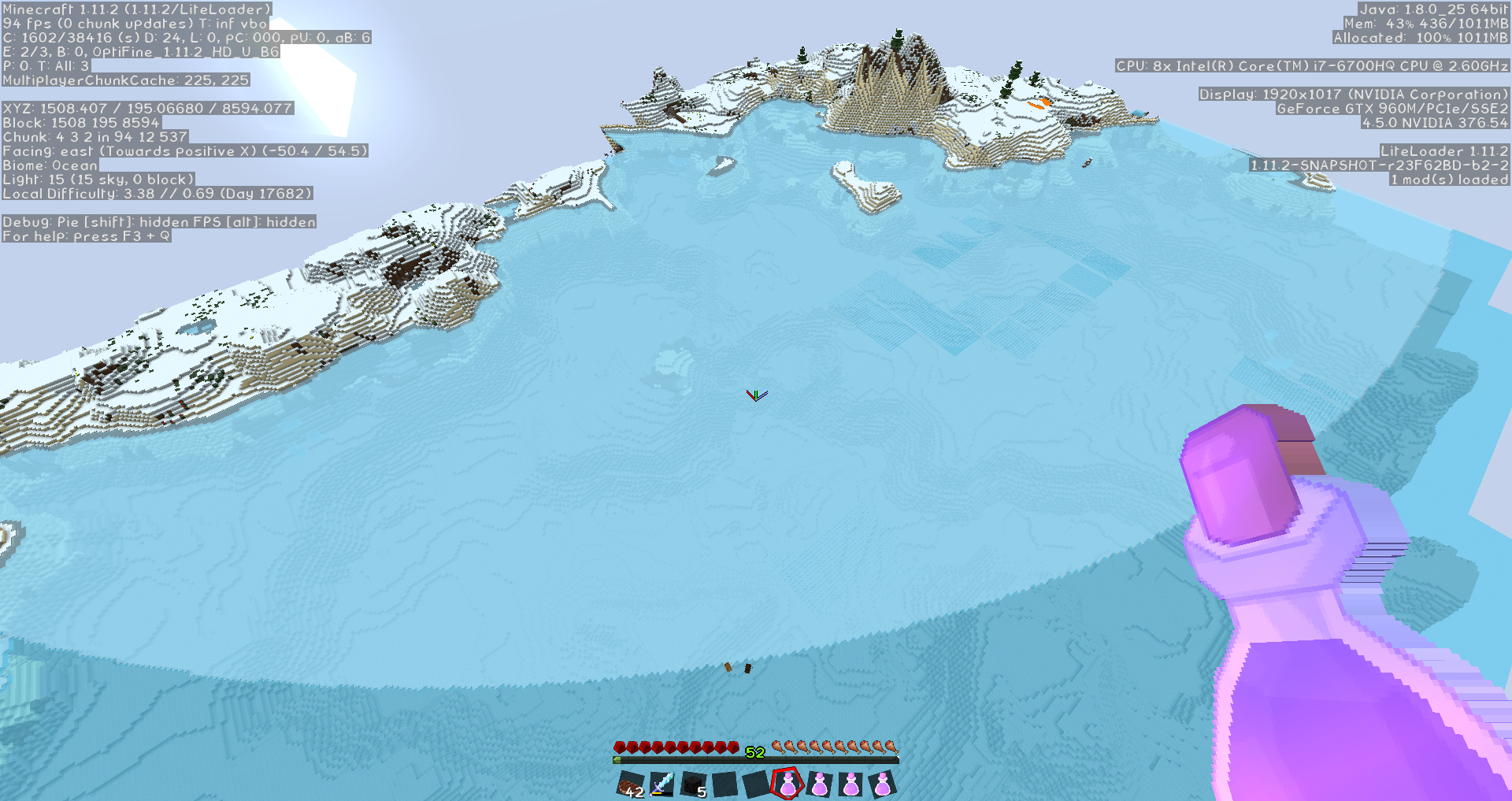
Task: Select the red-outlined pink potion slot
Action: (x=787, y=784)
